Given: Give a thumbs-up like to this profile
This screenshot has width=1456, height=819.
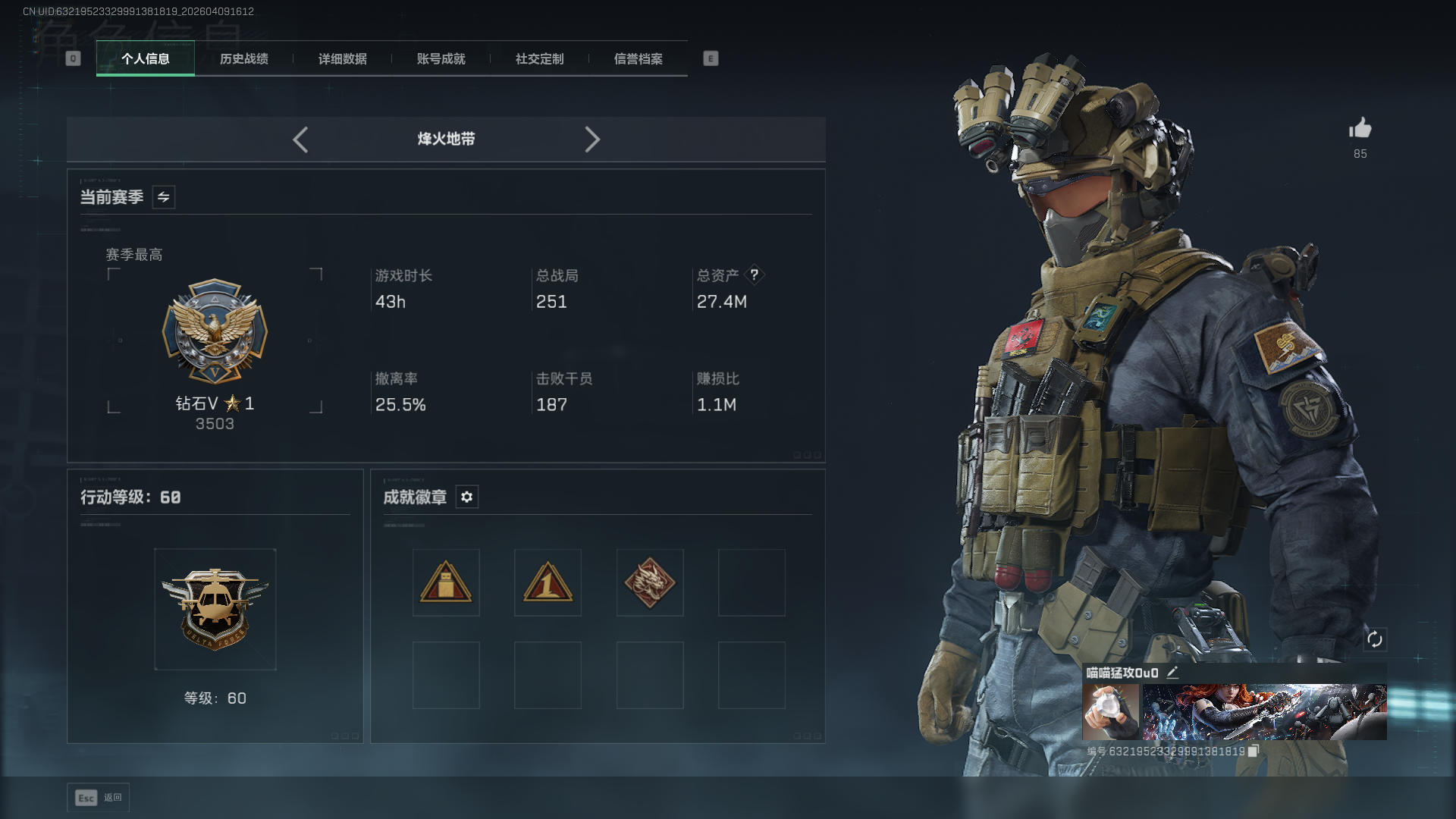Looking at the screenshot, I should (x=1360, y=129).
